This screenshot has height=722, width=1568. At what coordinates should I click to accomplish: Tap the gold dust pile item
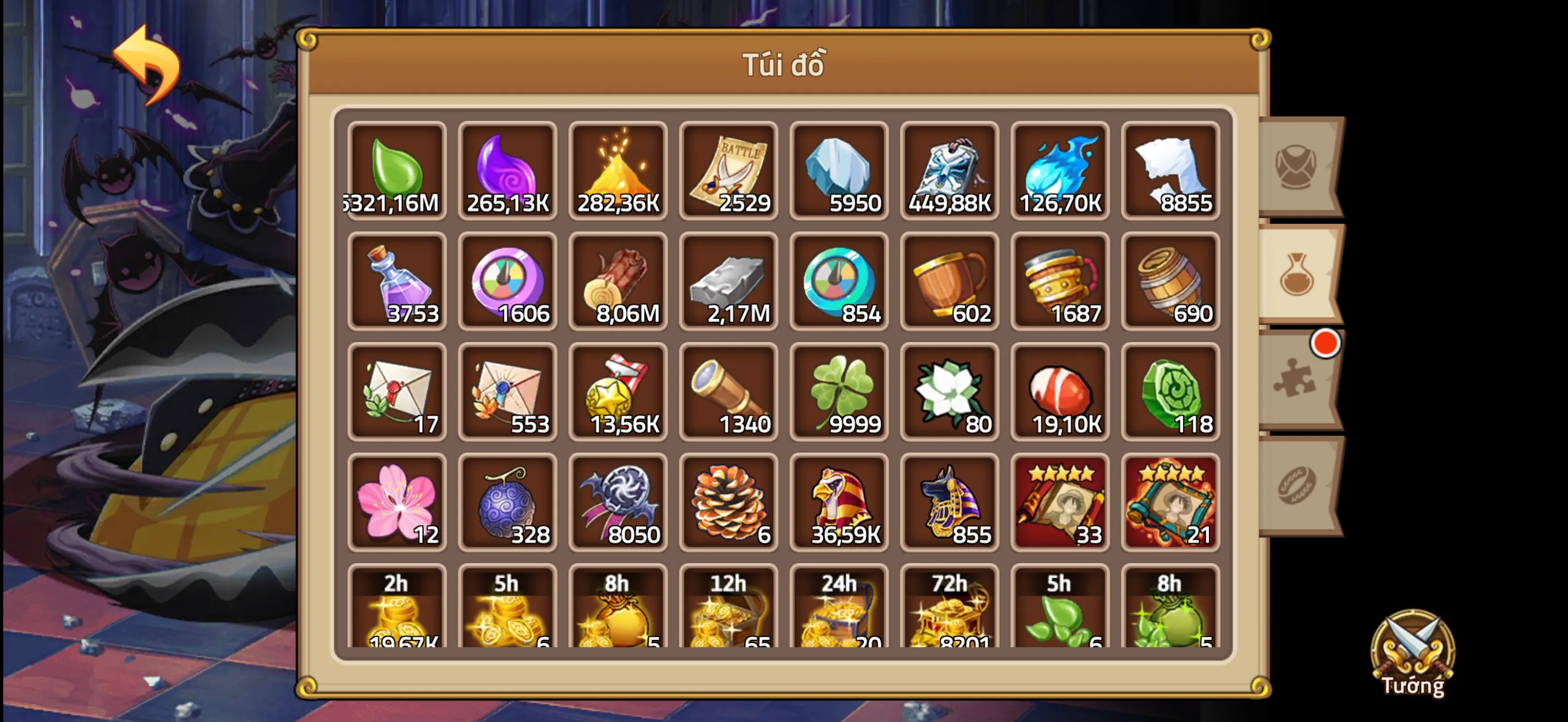[618, 171]
